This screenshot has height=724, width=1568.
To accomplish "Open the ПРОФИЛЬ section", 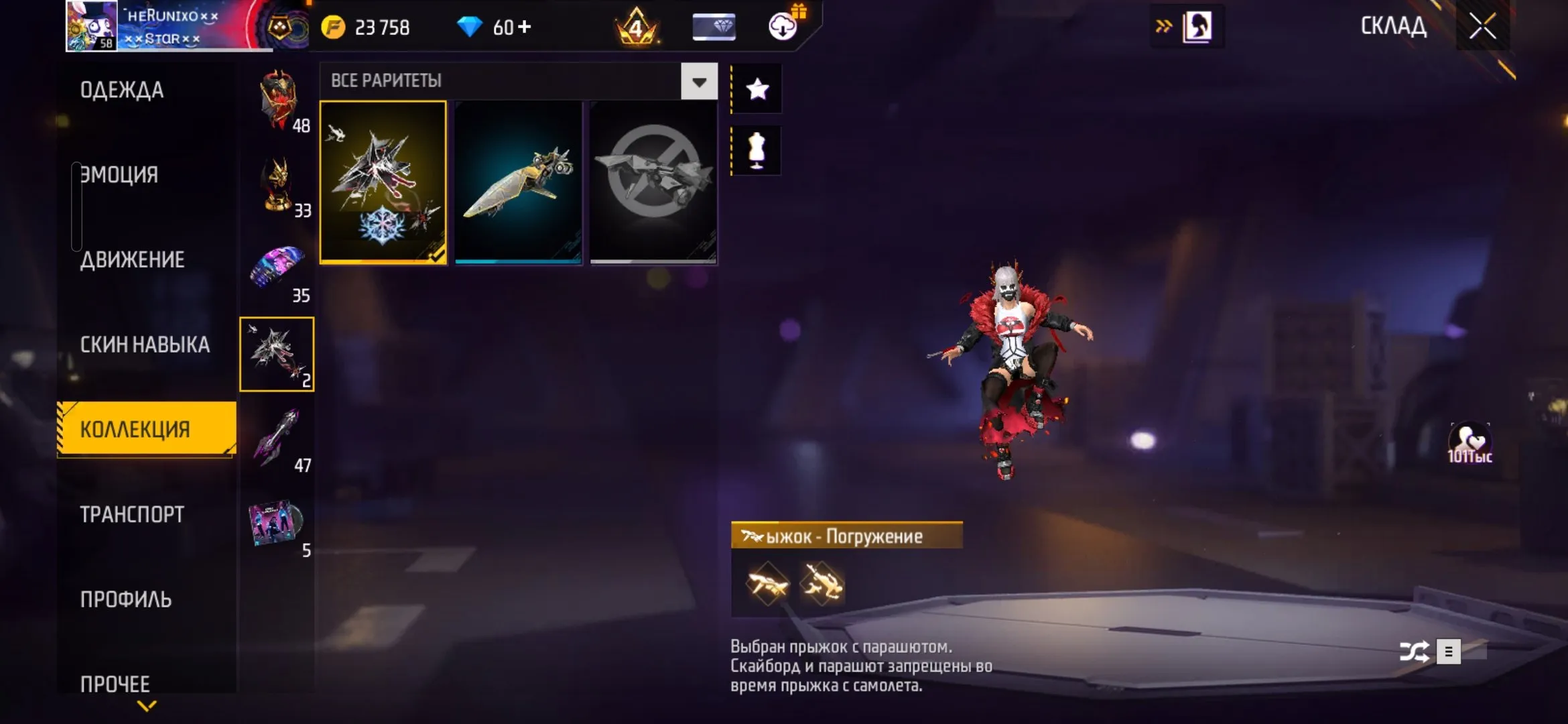I will click(x=126, y=599).
